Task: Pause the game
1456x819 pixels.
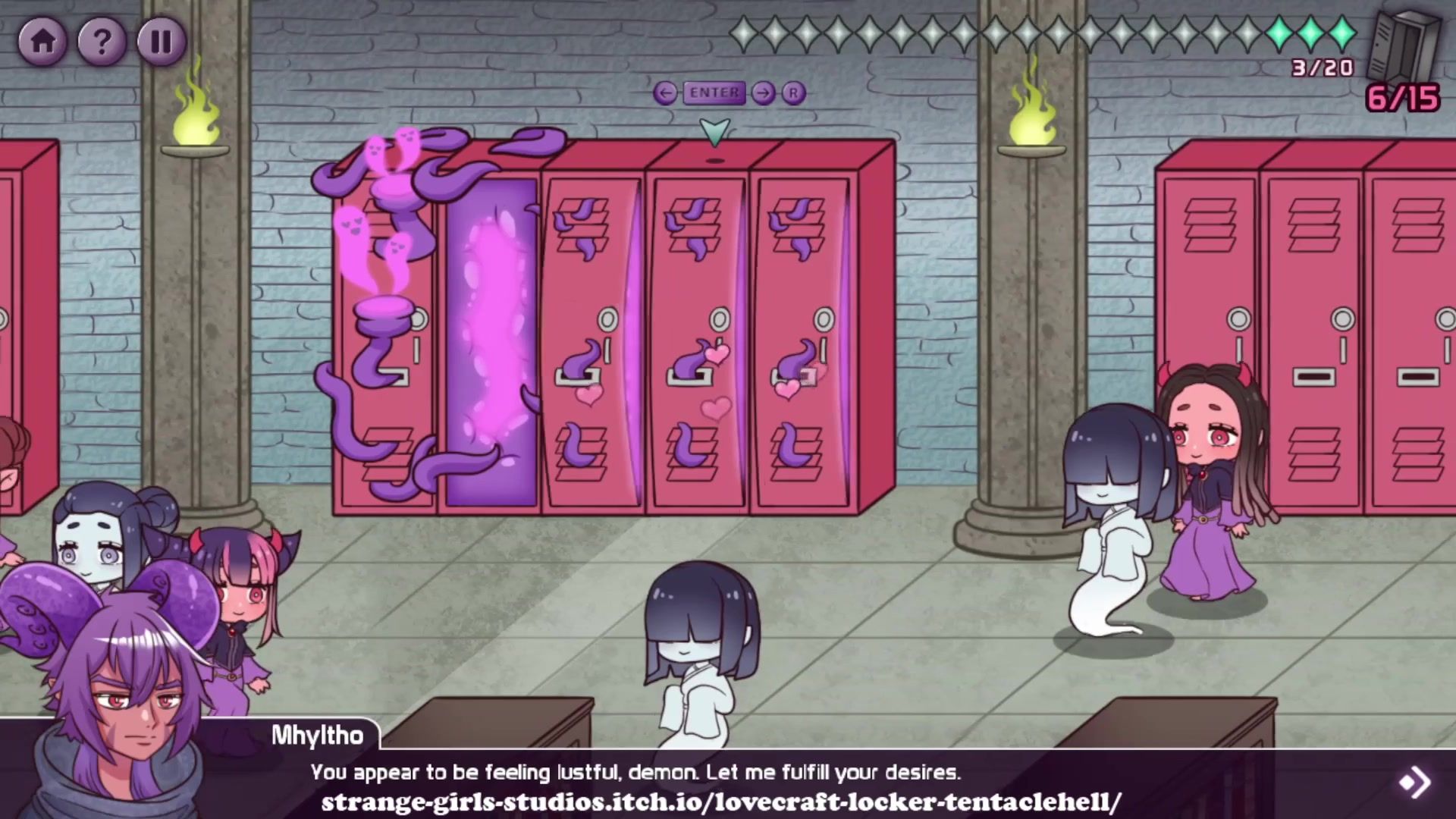Action: [x=161, y=41]
